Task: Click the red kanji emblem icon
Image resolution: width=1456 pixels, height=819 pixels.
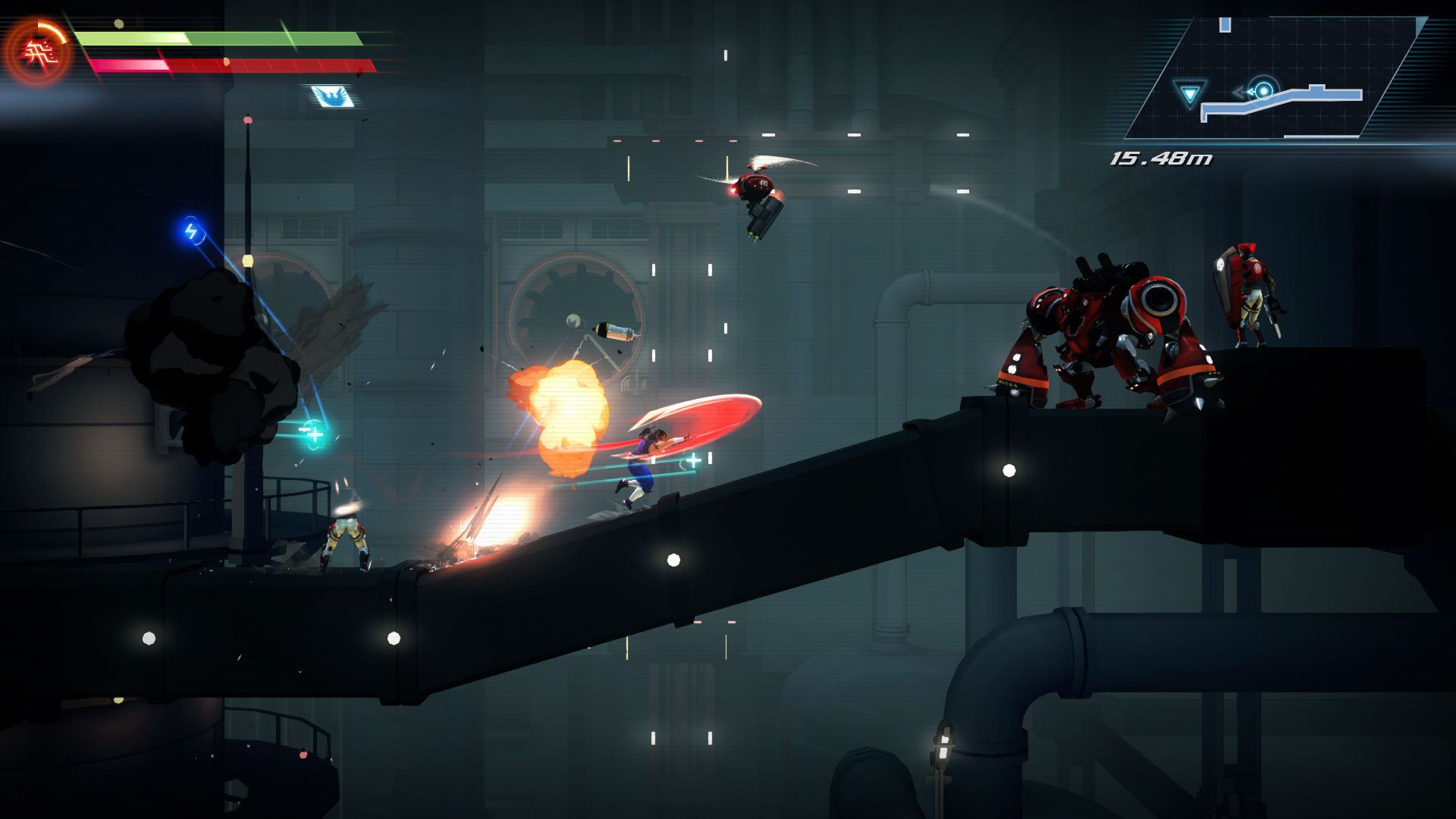Action: click(37, 53)
